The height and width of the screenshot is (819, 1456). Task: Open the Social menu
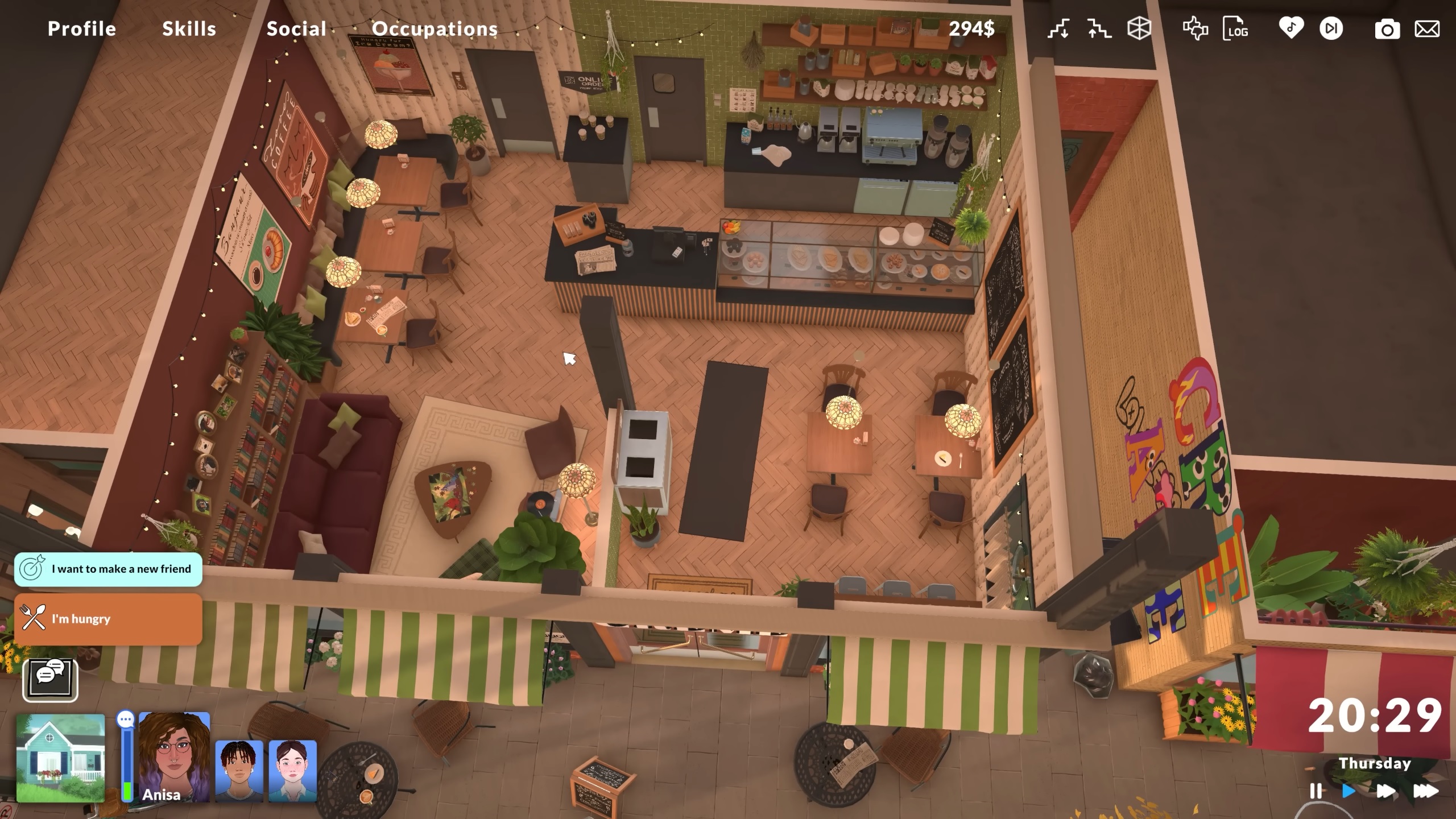pyautogui.click(x=296, y=29)
